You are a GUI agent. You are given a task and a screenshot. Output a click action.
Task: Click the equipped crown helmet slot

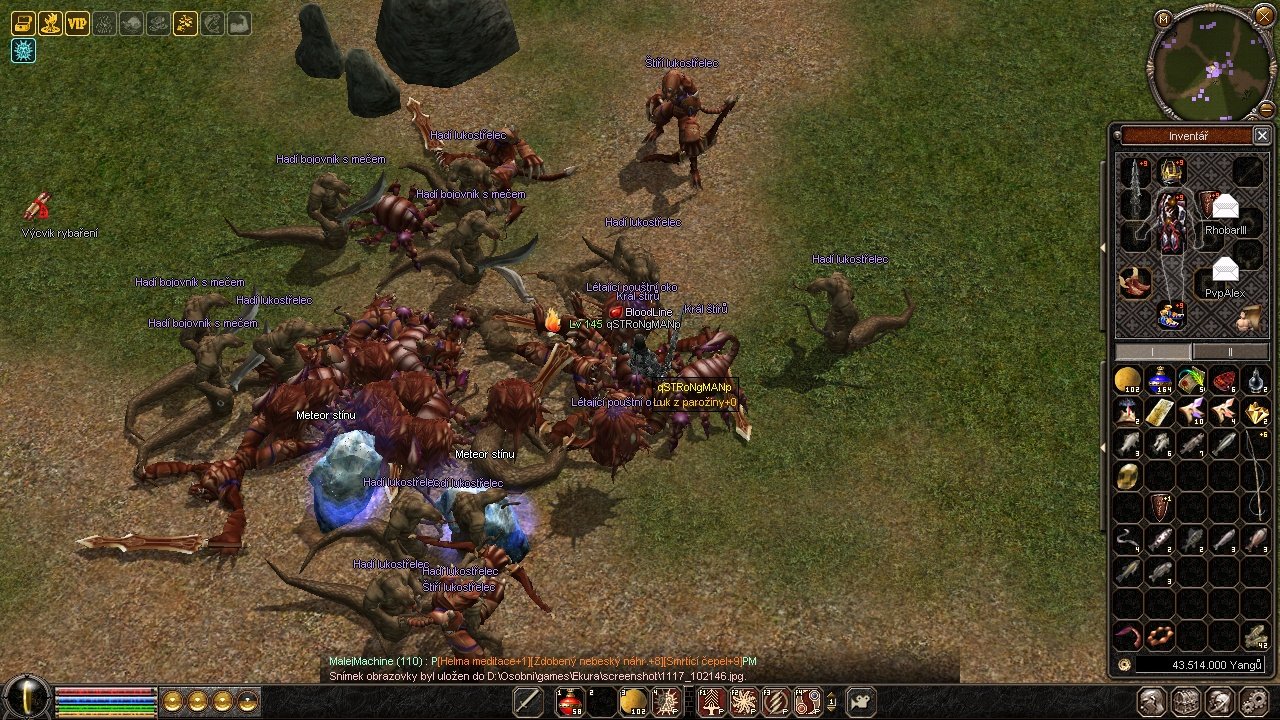pyautogui.click(x=1171, y=171)
